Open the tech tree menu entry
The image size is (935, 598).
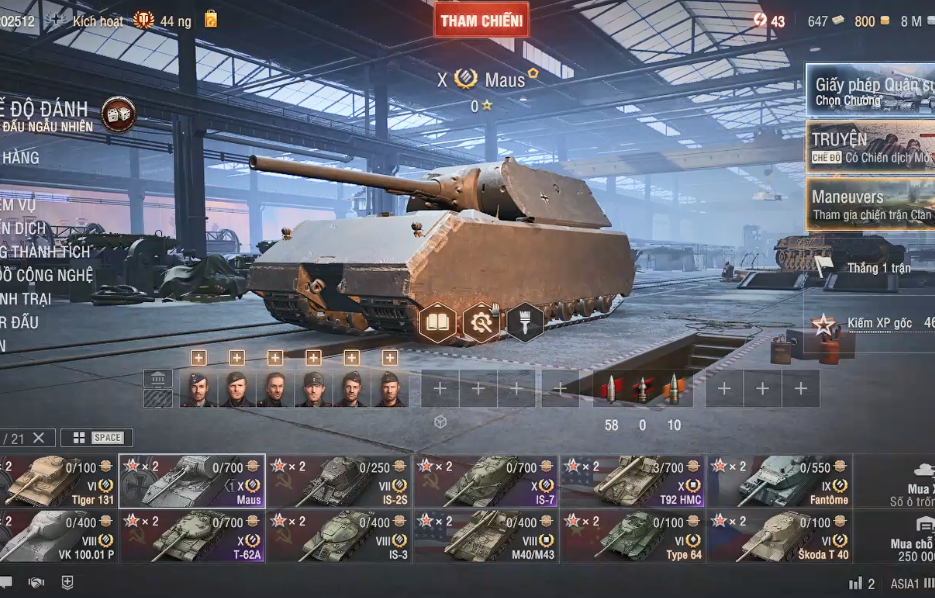coord(50,275)
